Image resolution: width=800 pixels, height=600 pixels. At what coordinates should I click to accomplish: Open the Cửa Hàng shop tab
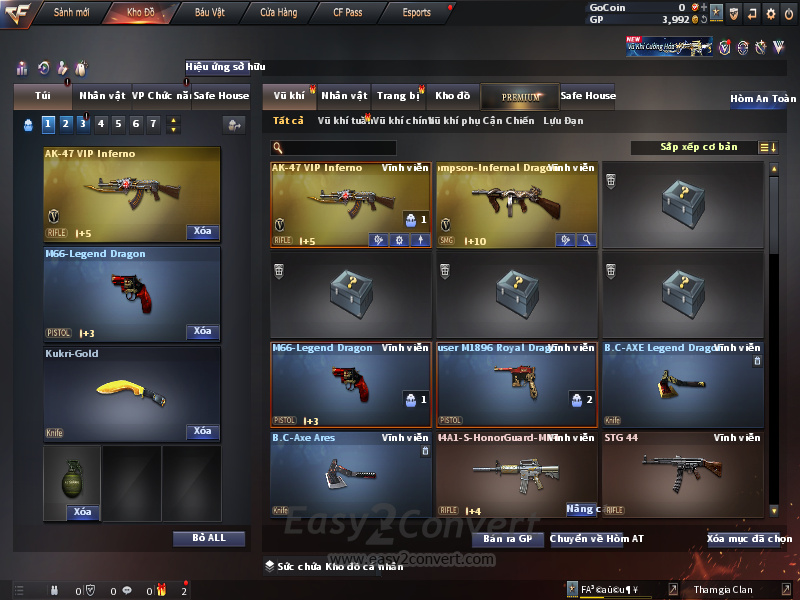(278, 13)
